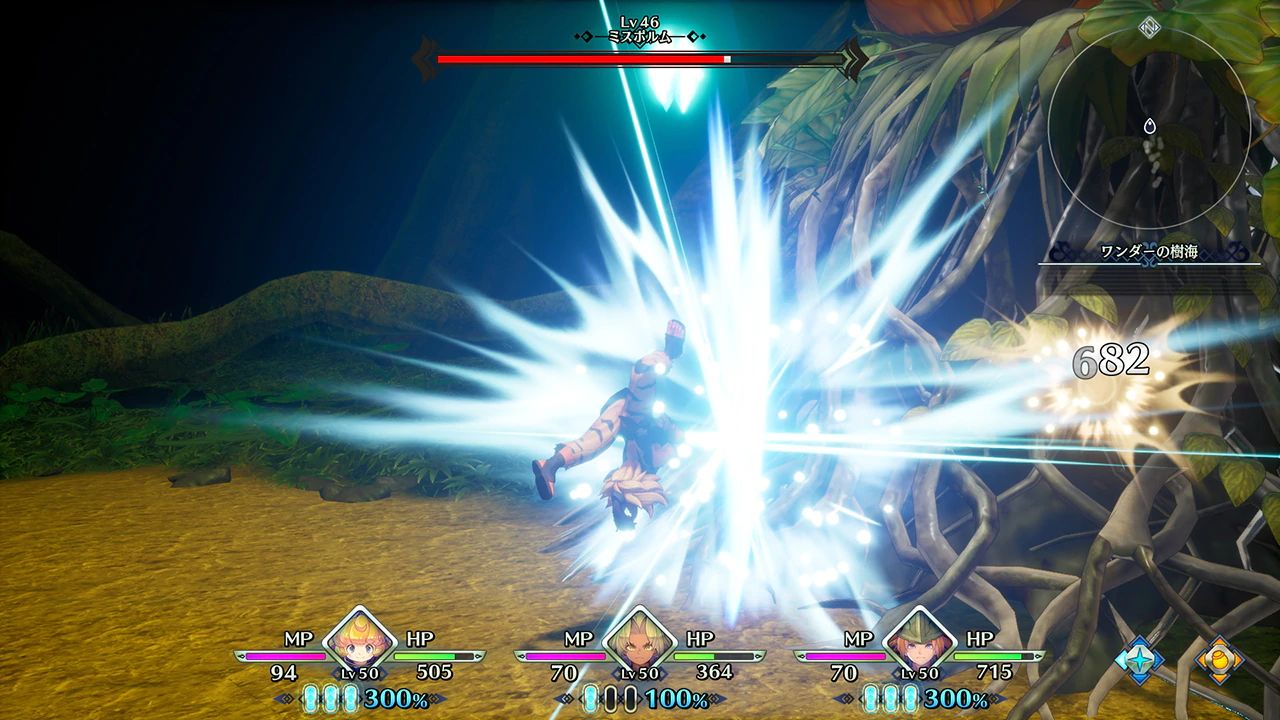Image resolution: width=1280 pixels, height=720 pixels.
Task: Select the green-hat party member portrait
Action: pos(919,640)
